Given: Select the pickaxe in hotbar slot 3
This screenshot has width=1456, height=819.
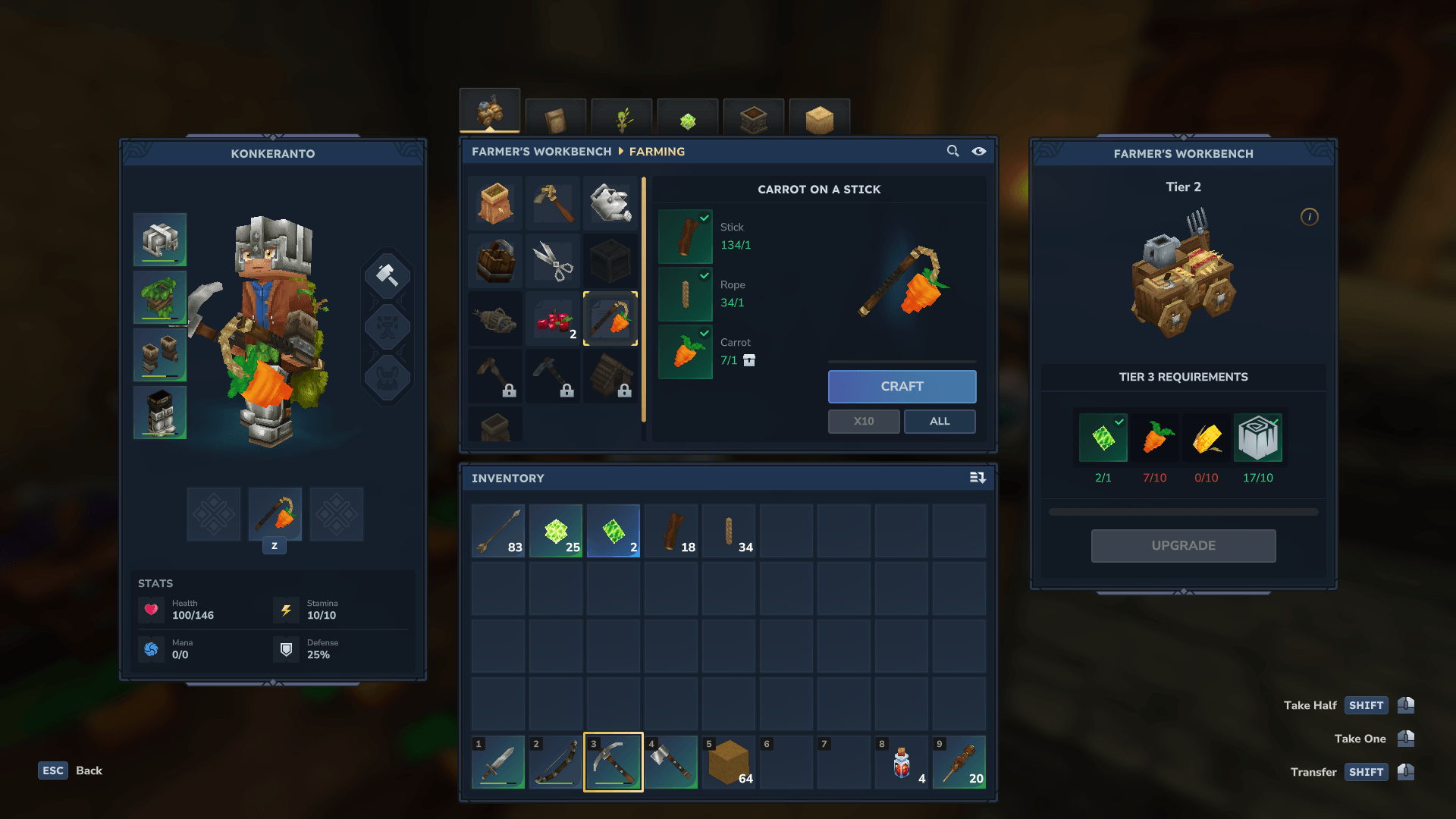Looking at the screenshot, I should click(613, 762).
